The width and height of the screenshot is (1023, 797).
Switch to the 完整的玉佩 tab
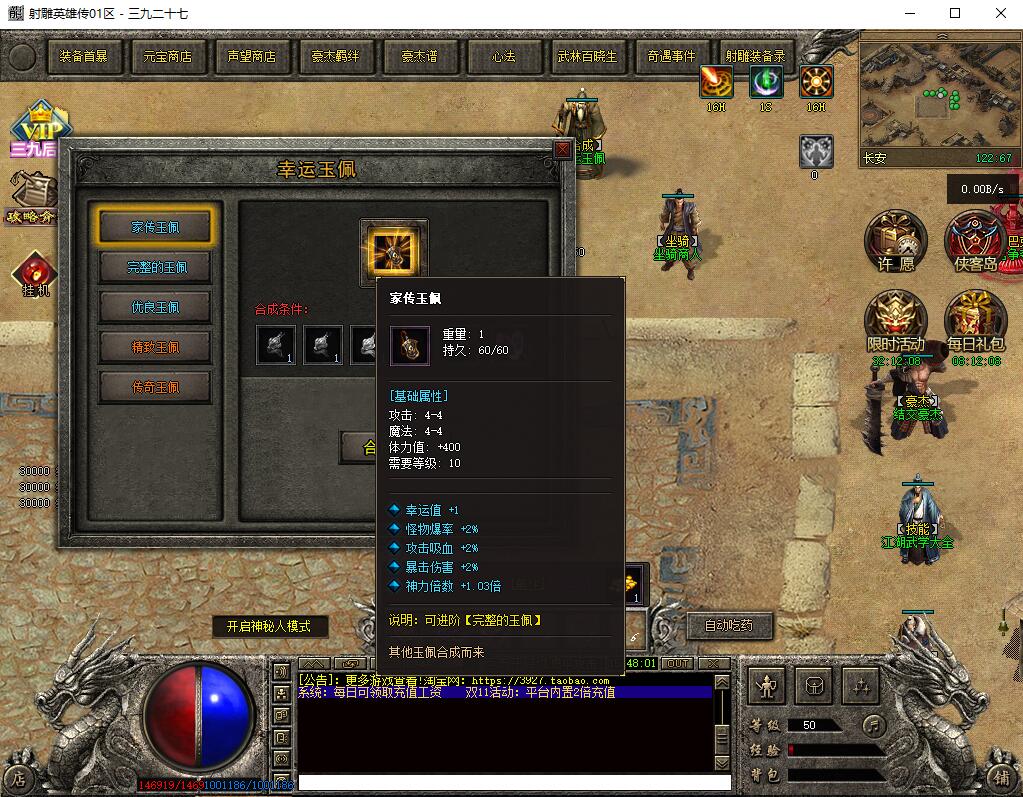coord(155,267)
